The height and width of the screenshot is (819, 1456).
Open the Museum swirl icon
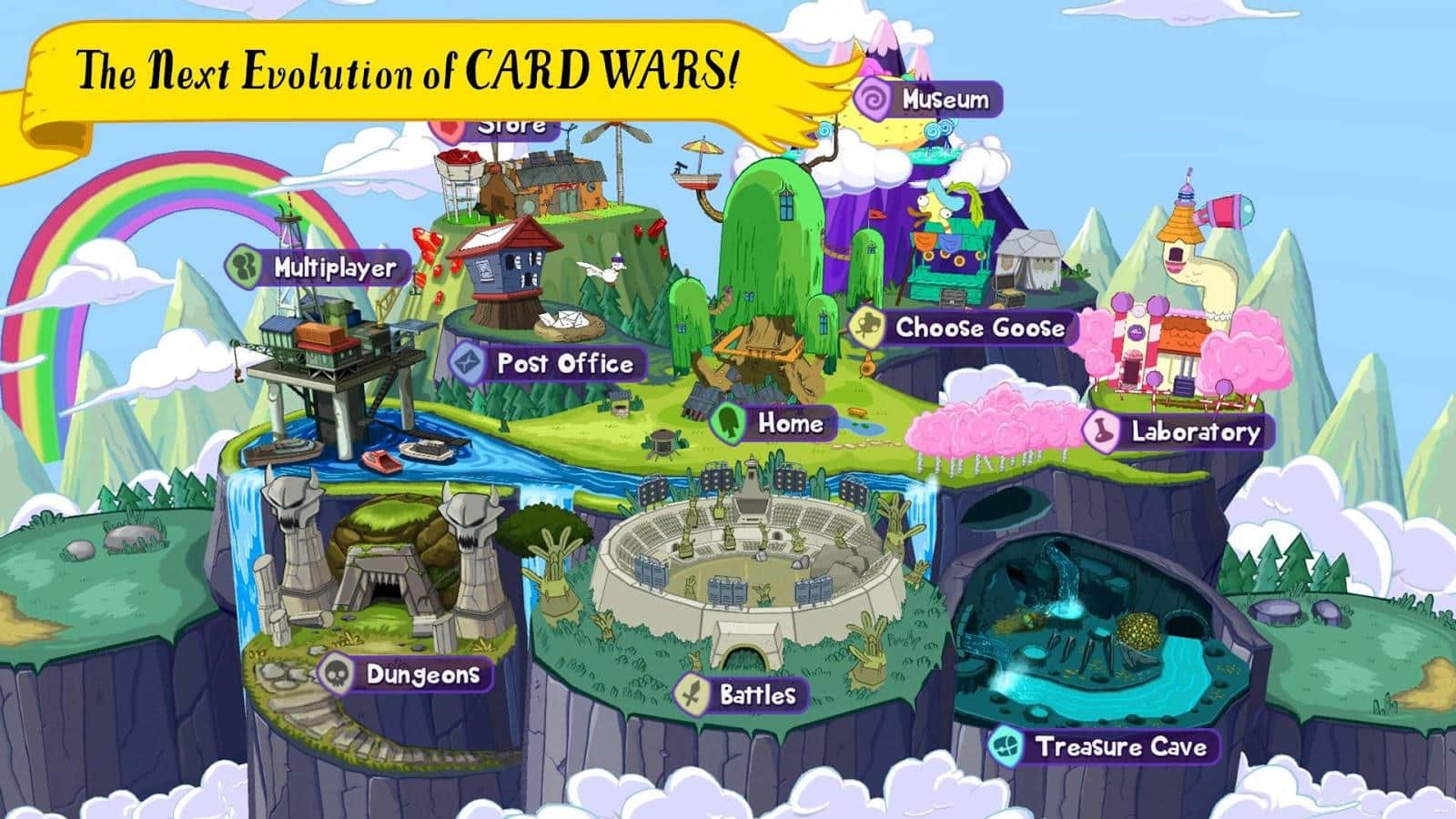(x=871, y=100)
